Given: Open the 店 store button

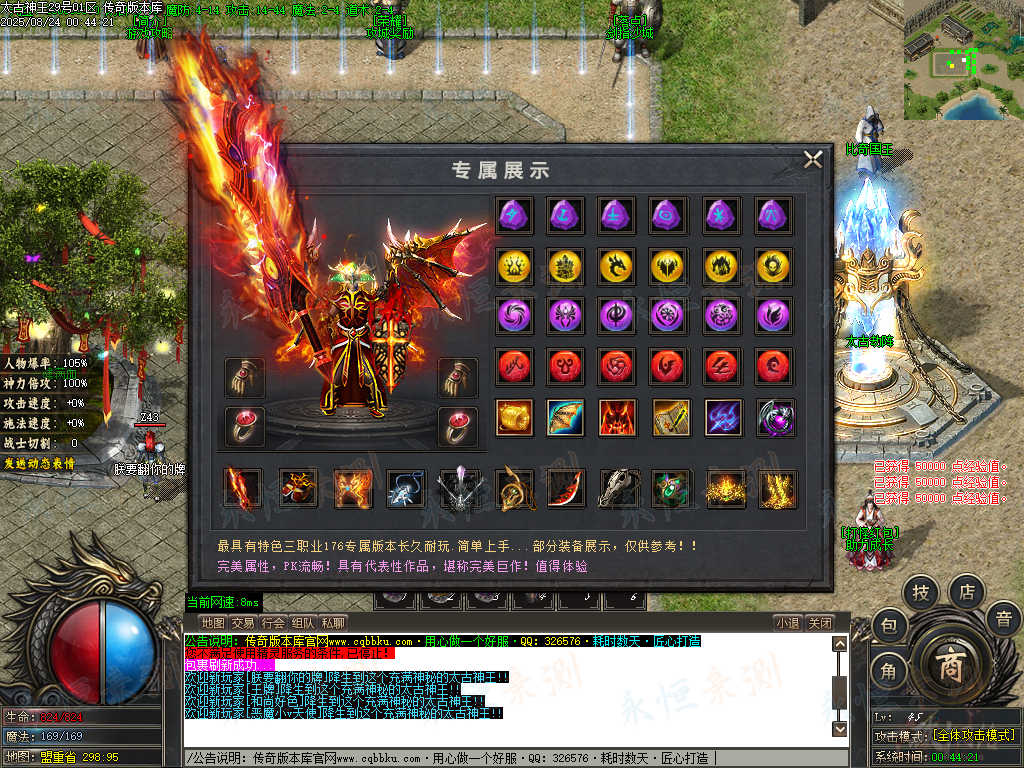Looking at the screenshot, I should coord(966,592).
